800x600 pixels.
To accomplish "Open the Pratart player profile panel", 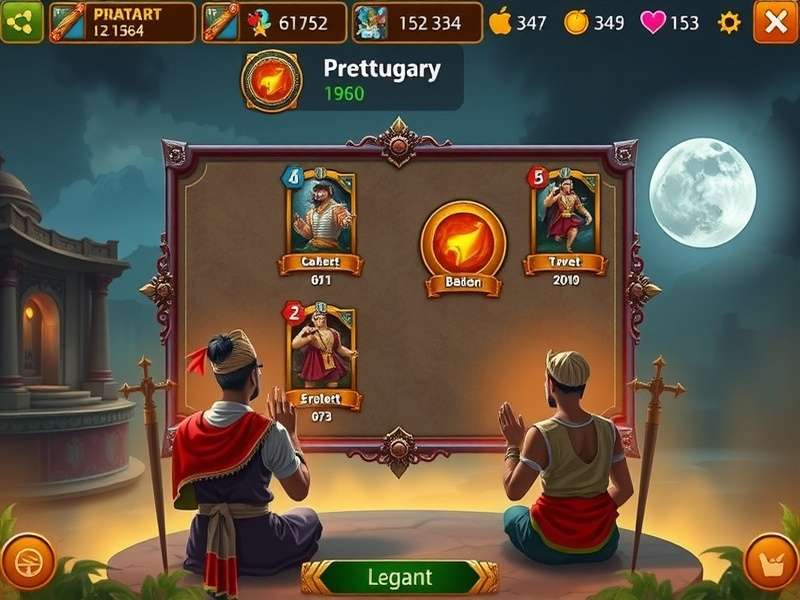I will pyautogui.click(x=120, y=22).
